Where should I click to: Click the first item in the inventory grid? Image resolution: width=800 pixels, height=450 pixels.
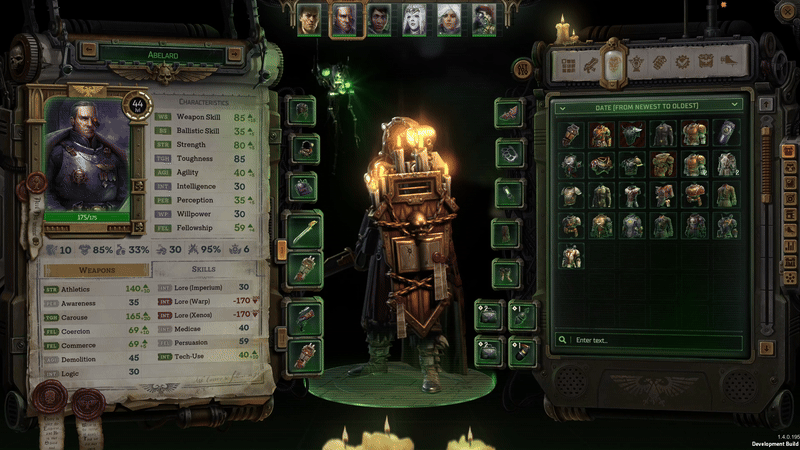click(x=571, y=134)
